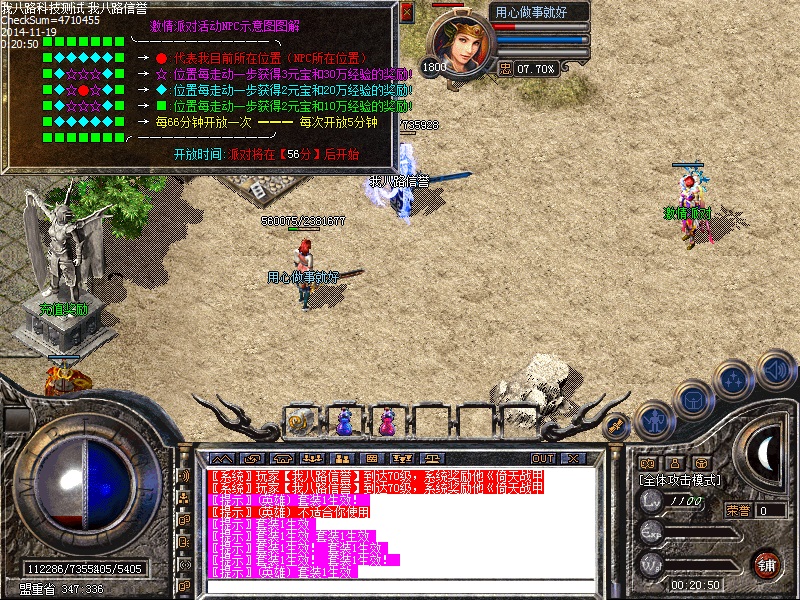Toggle the 全体攻击模式 attack mode label
This screenshot has width=800, height=600.
pos(680,480)
